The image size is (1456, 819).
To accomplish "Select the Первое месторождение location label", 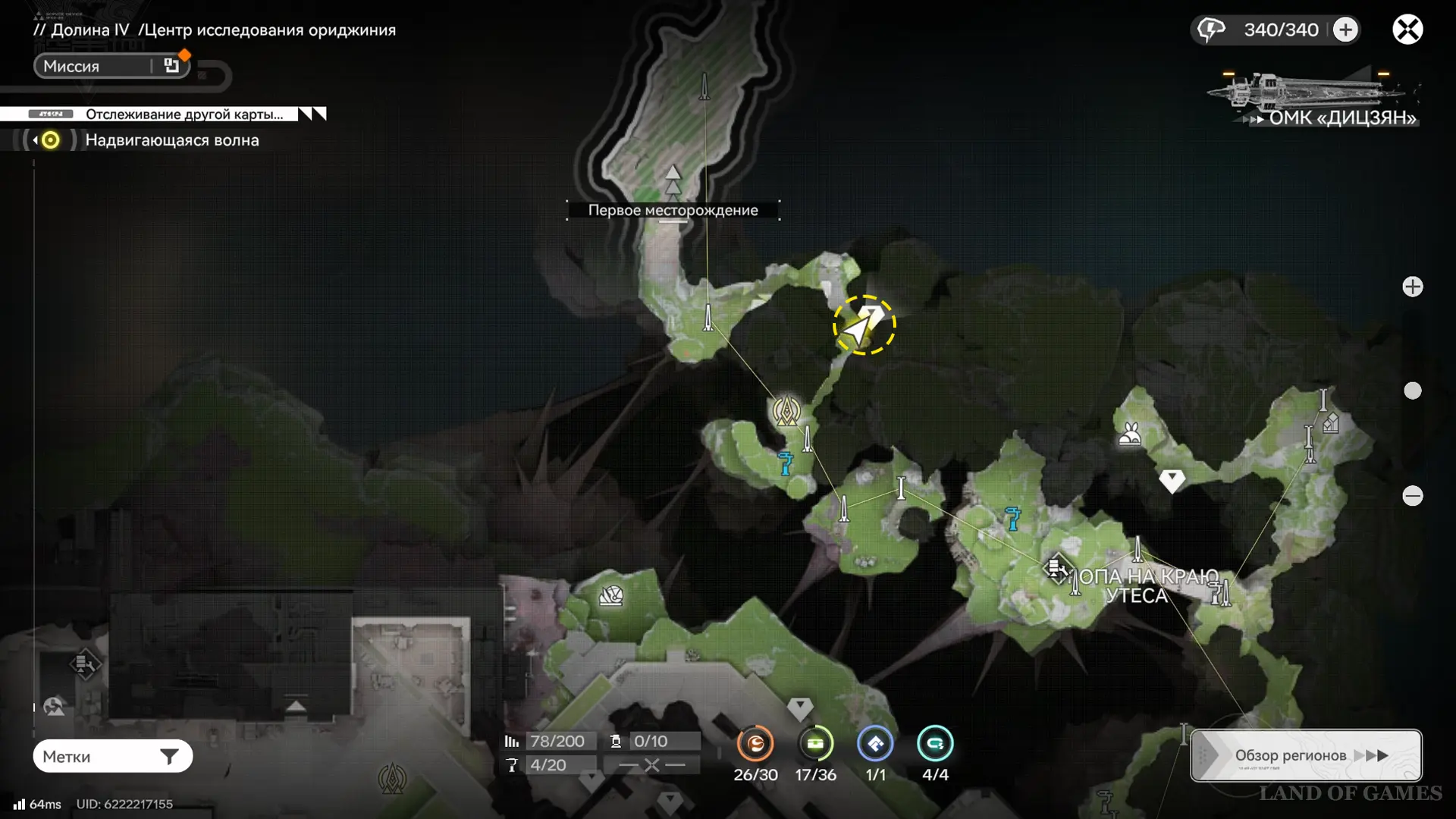I will (673, 210).
